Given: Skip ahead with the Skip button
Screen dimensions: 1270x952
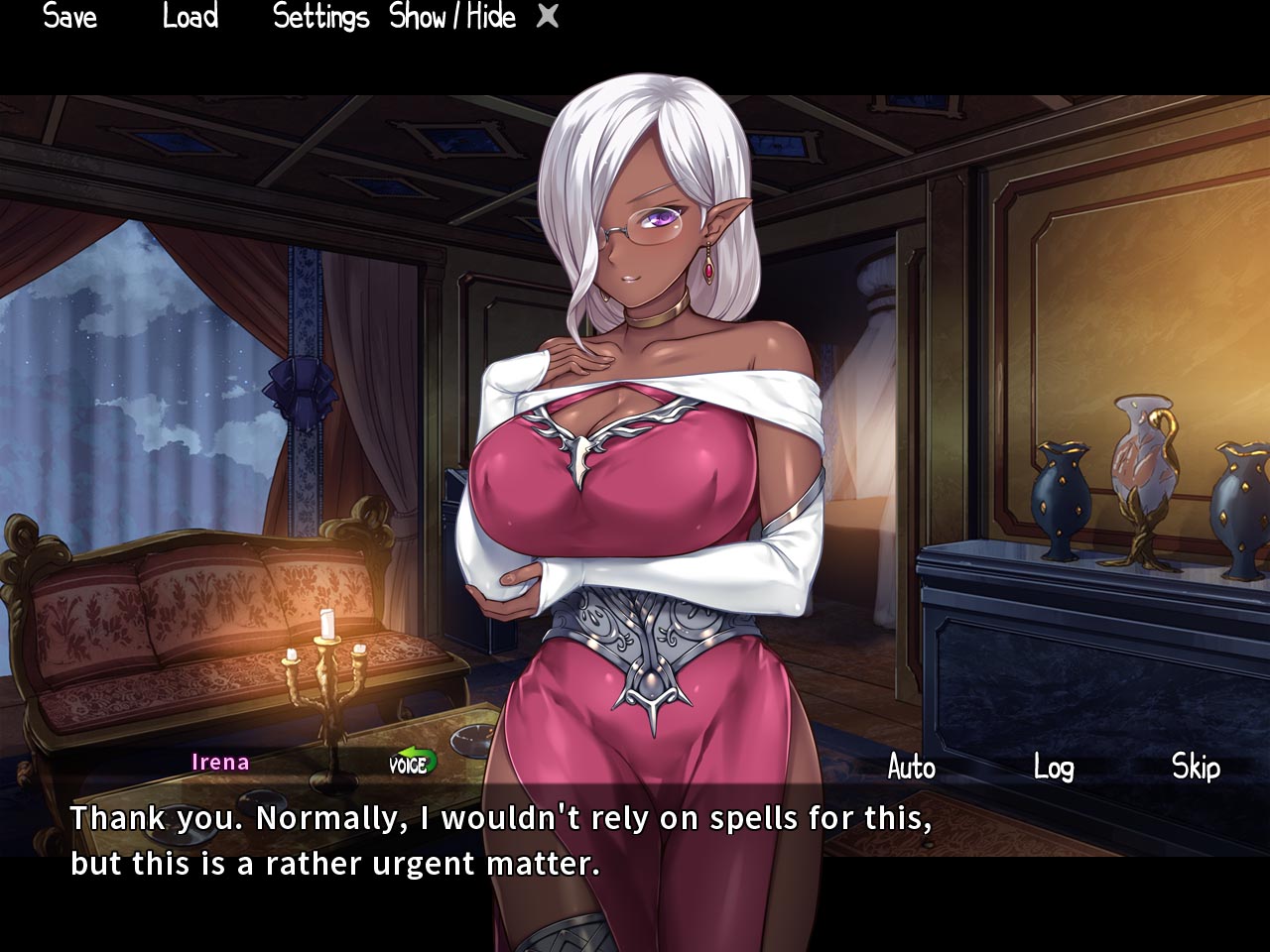Looking at the screenshot, I should pyautogui.click(x=1196, y=767).
